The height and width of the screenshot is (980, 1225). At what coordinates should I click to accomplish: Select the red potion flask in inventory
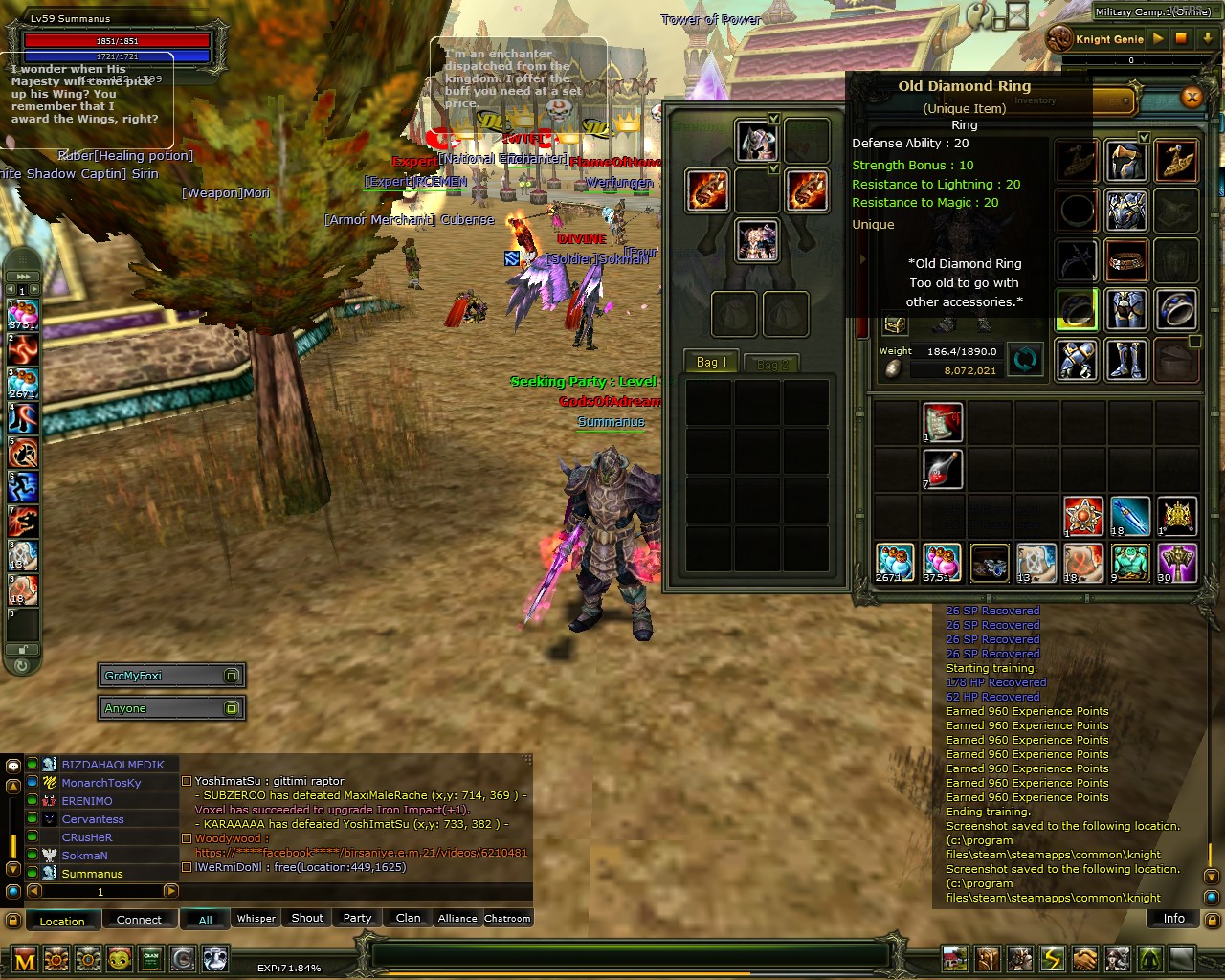tap(942, 469)
